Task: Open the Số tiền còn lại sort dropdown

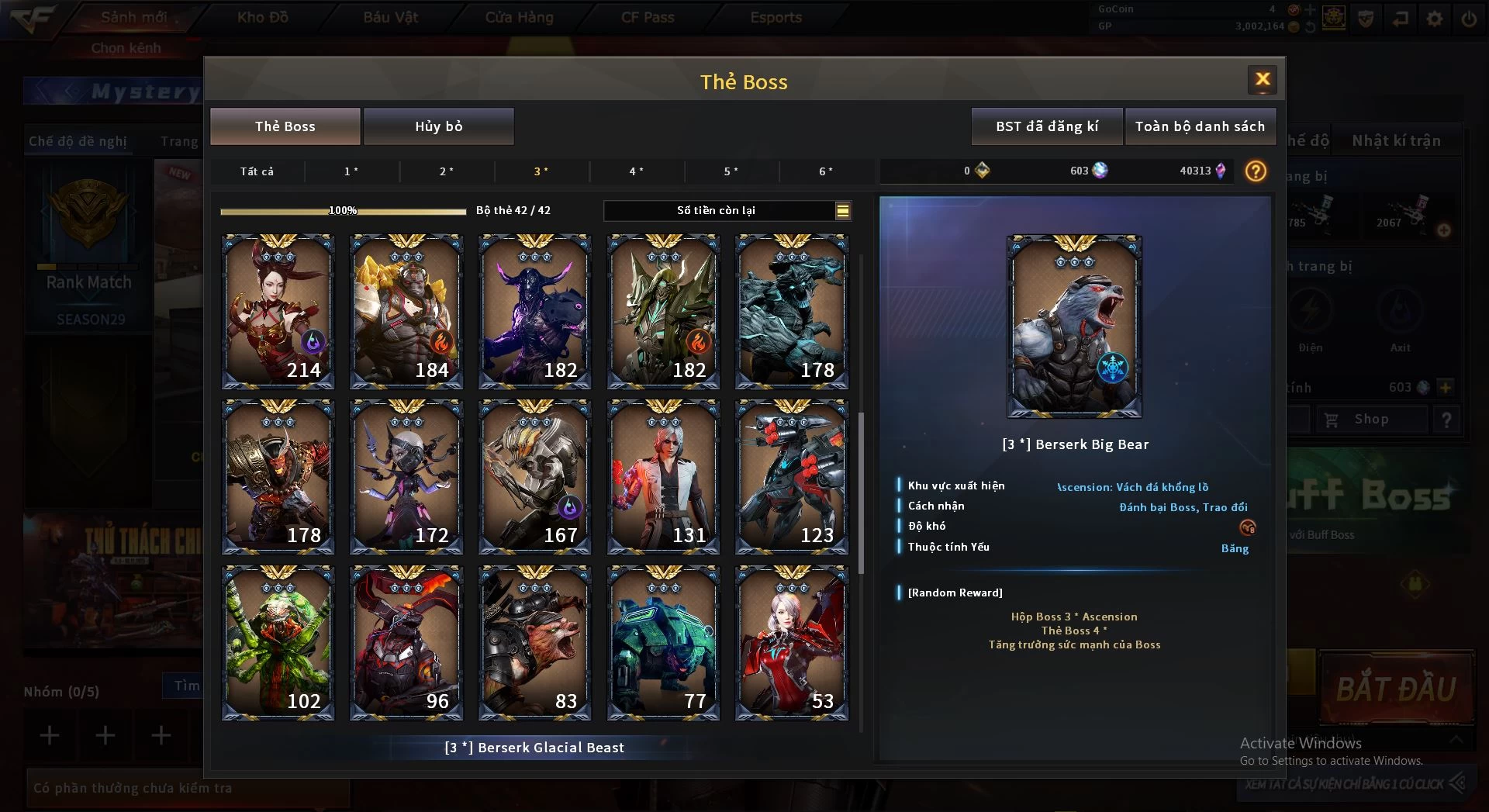Action: tap(842, 210)
